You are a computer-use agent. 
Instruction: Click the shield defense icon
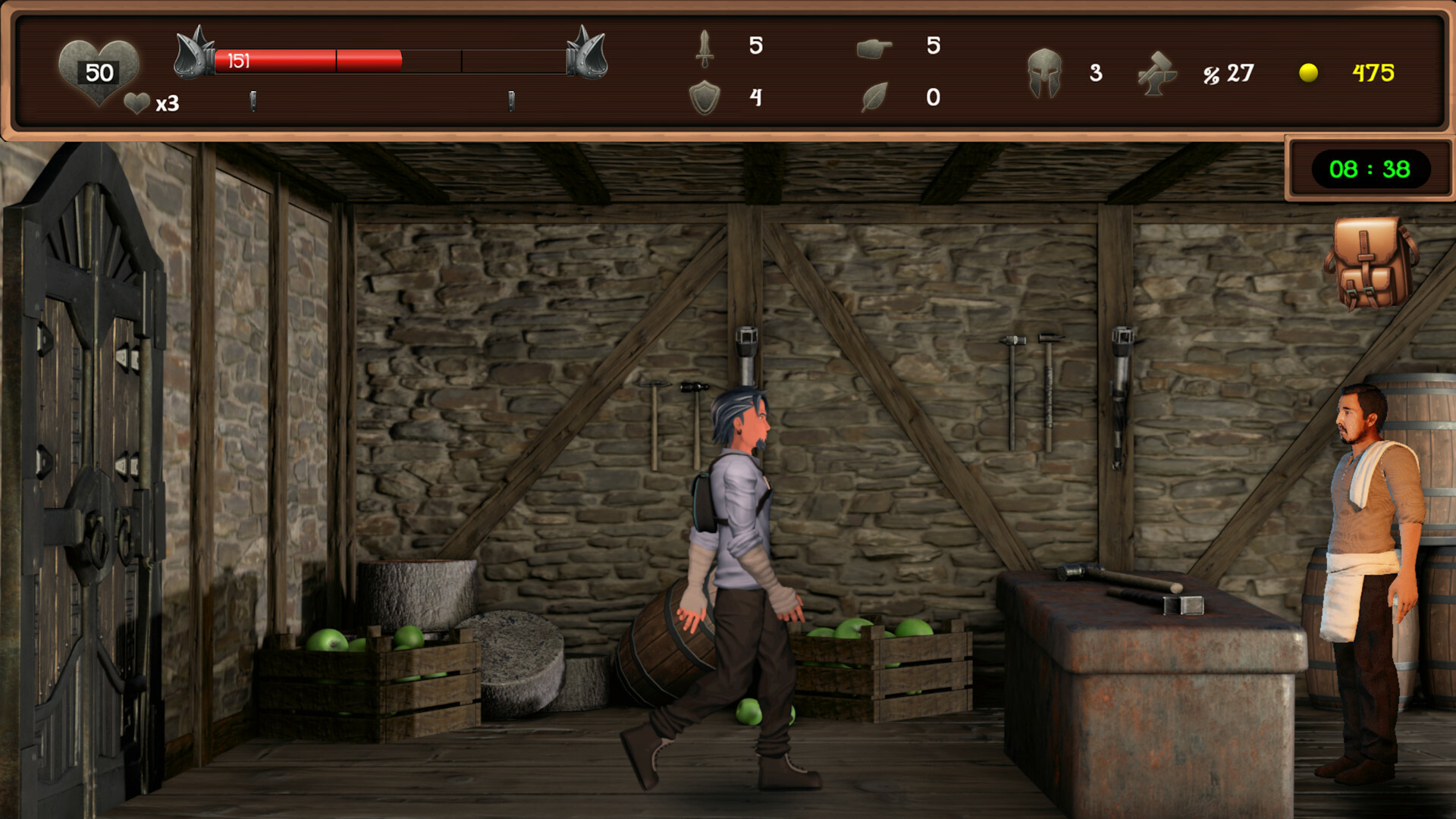click(705, 97)
